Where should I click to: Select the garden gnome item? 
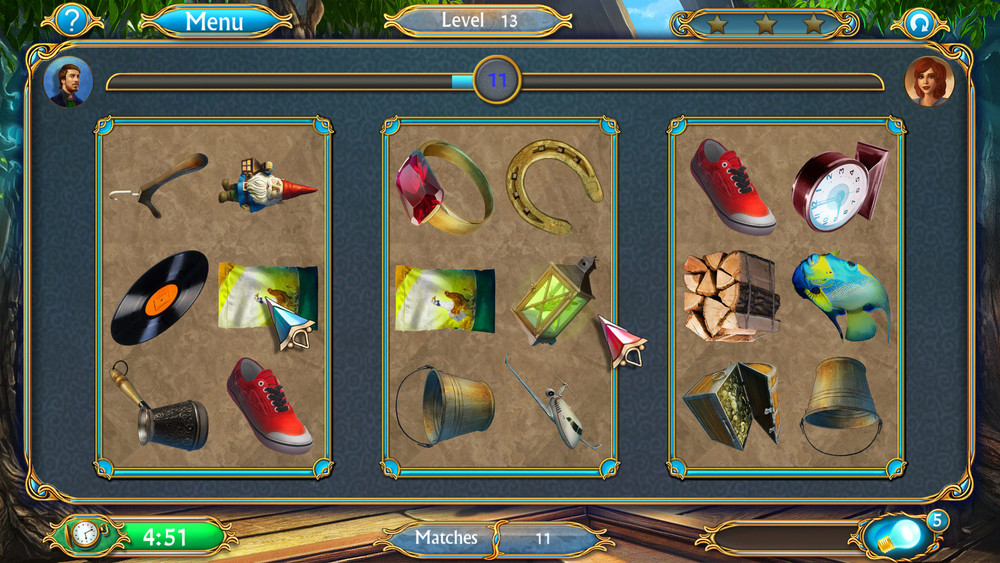265,183
